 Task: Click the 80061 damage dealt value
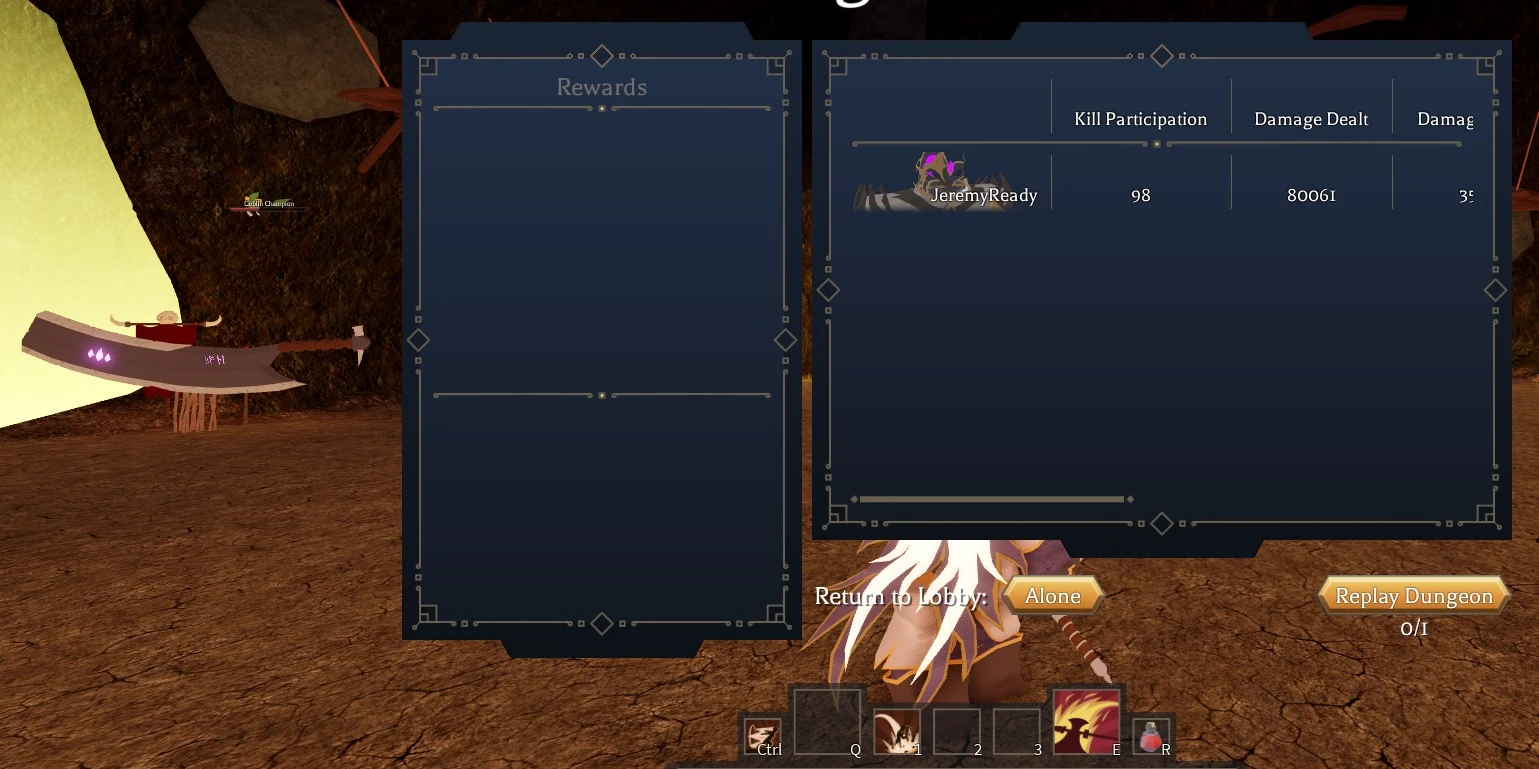(x=1310, y=195)
